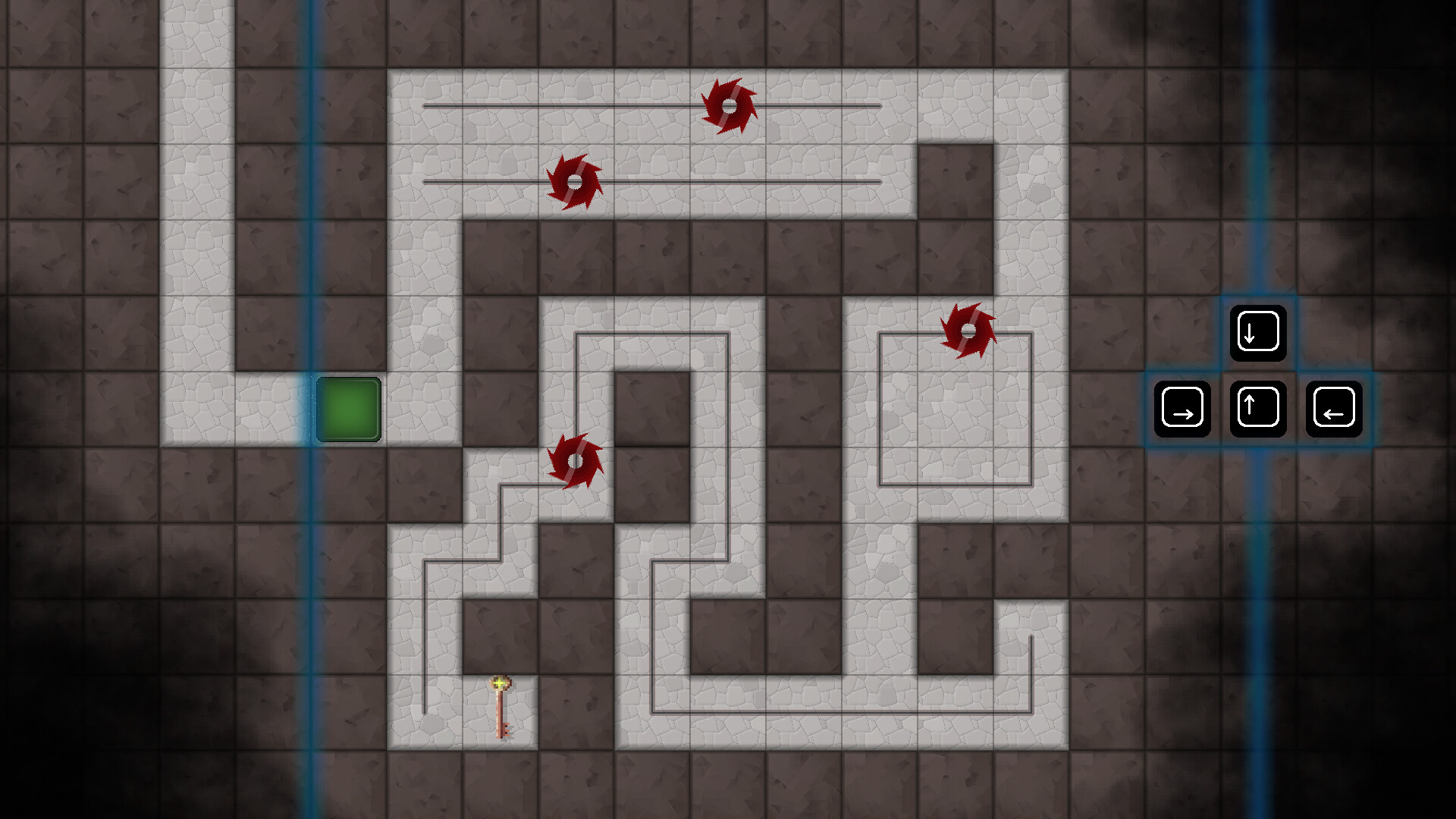Collect the golden key at the bottom
This screenshot has width=1456, height=819.
click(x=500, y=709)
